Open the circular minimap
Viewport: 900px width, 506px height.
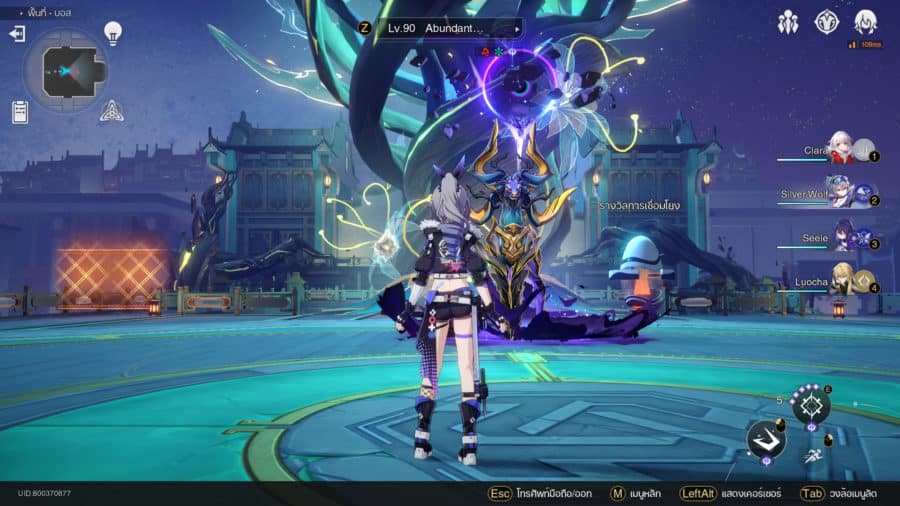coord(66,71)
